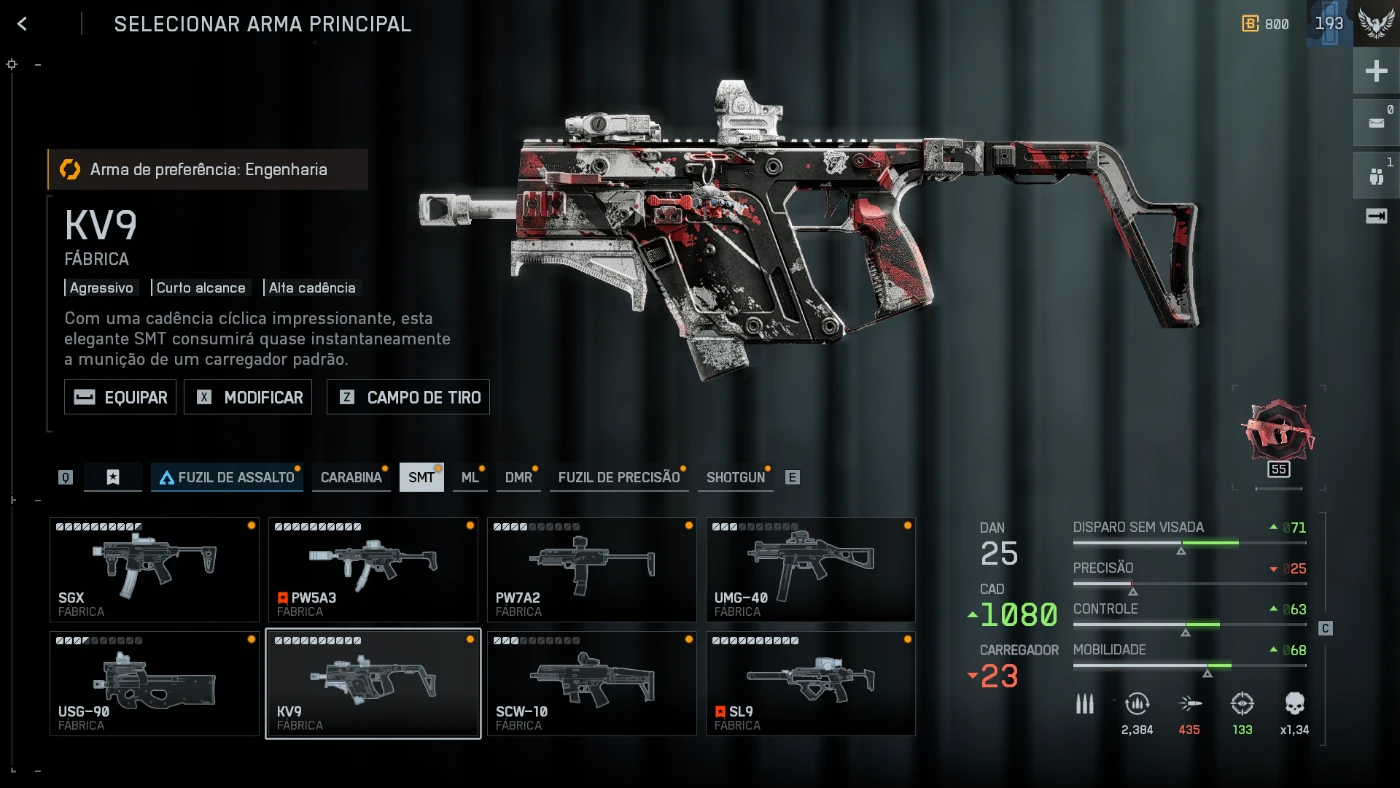The width and height of the screenshot is (1400, 788).
Task: Equip the KV9 with the Equipar button
Action: [121, 397]
